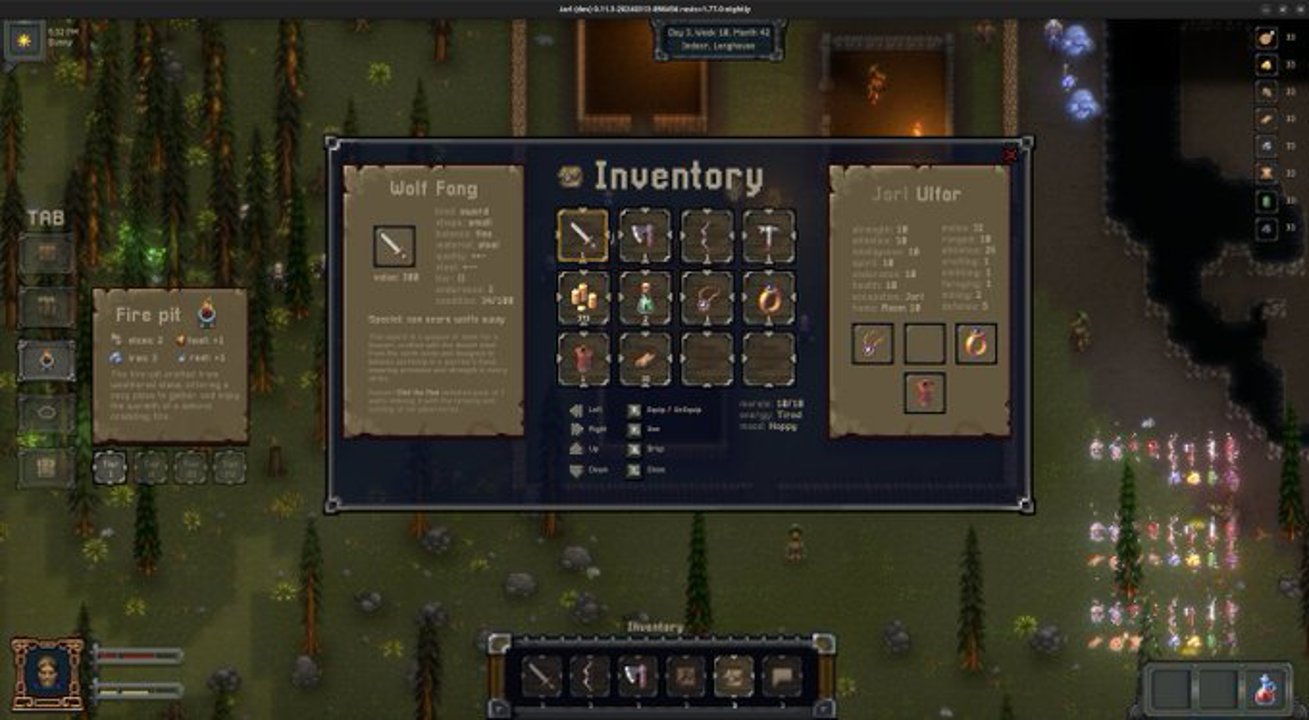Select the Wolf Fang sword inventory slot

coord(583,236)
